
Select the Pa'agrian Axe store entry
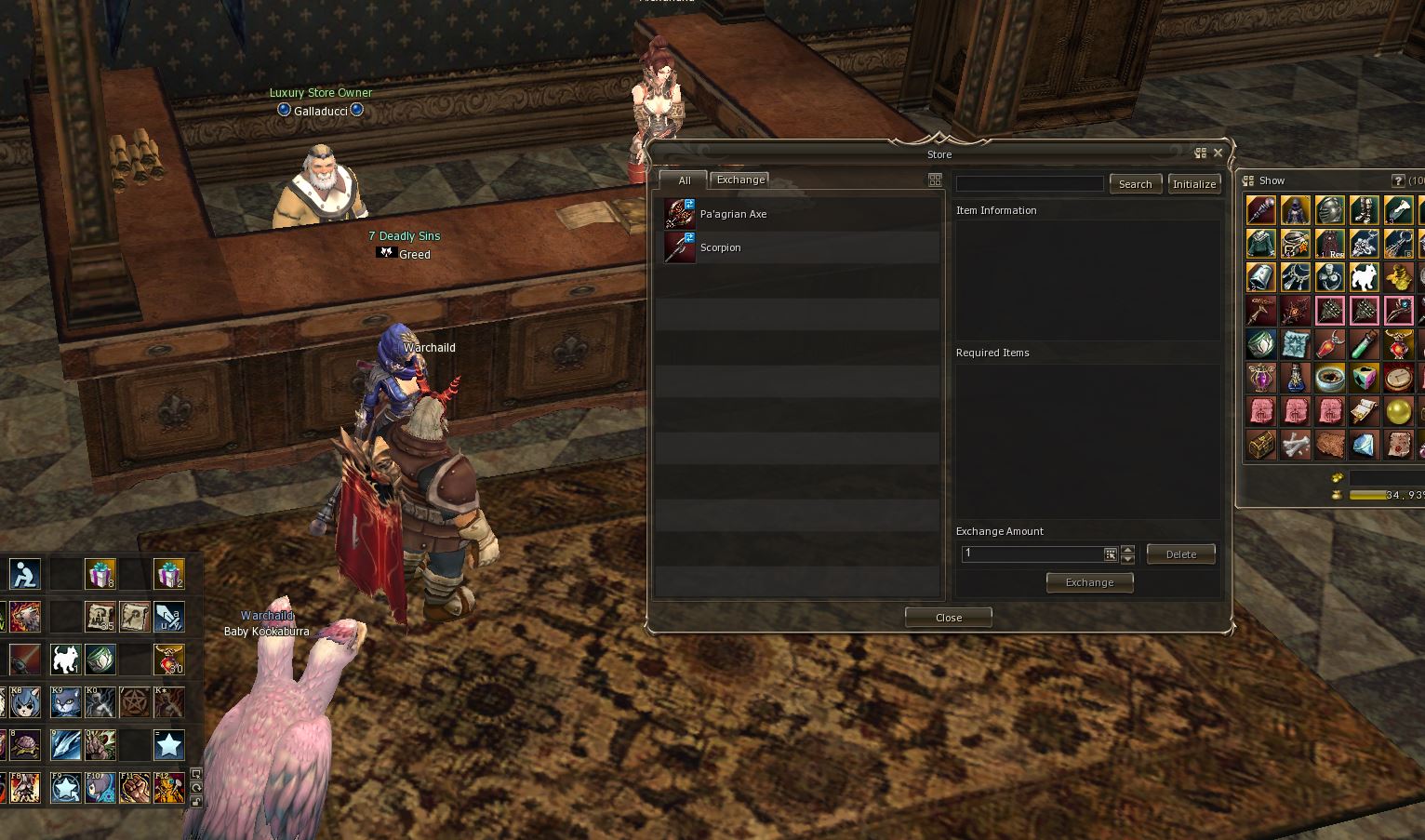(733, 214)
